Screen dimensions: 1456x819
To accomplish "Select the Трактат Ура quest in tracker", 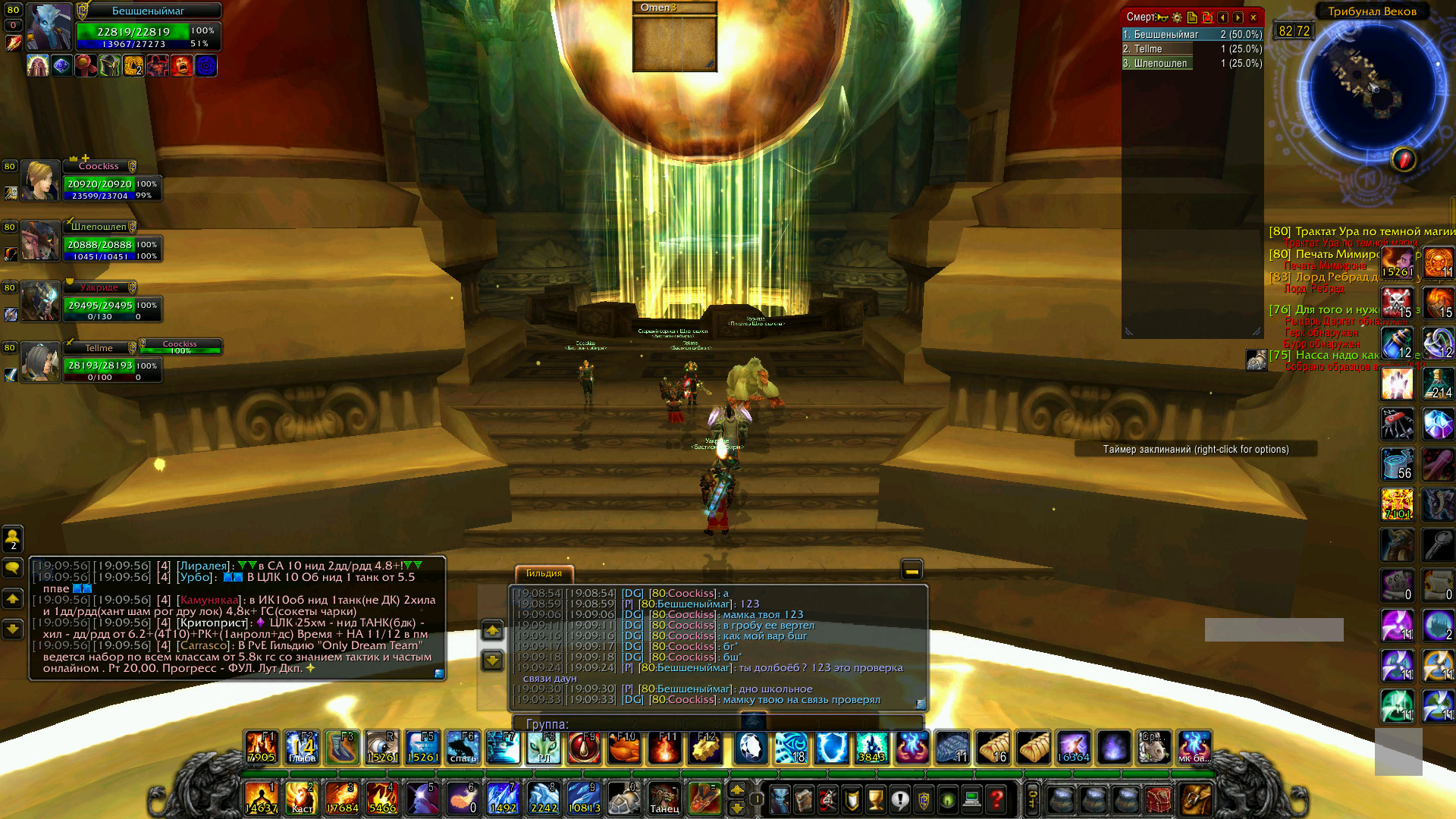I will [x=1357, y=231].
